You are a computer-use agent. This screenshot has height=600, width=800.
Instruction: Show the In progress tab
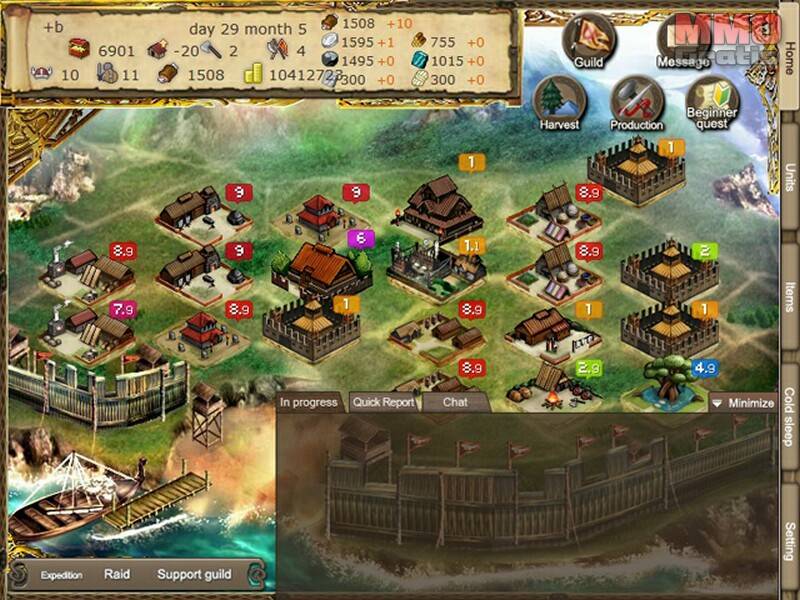pos(310,403)
